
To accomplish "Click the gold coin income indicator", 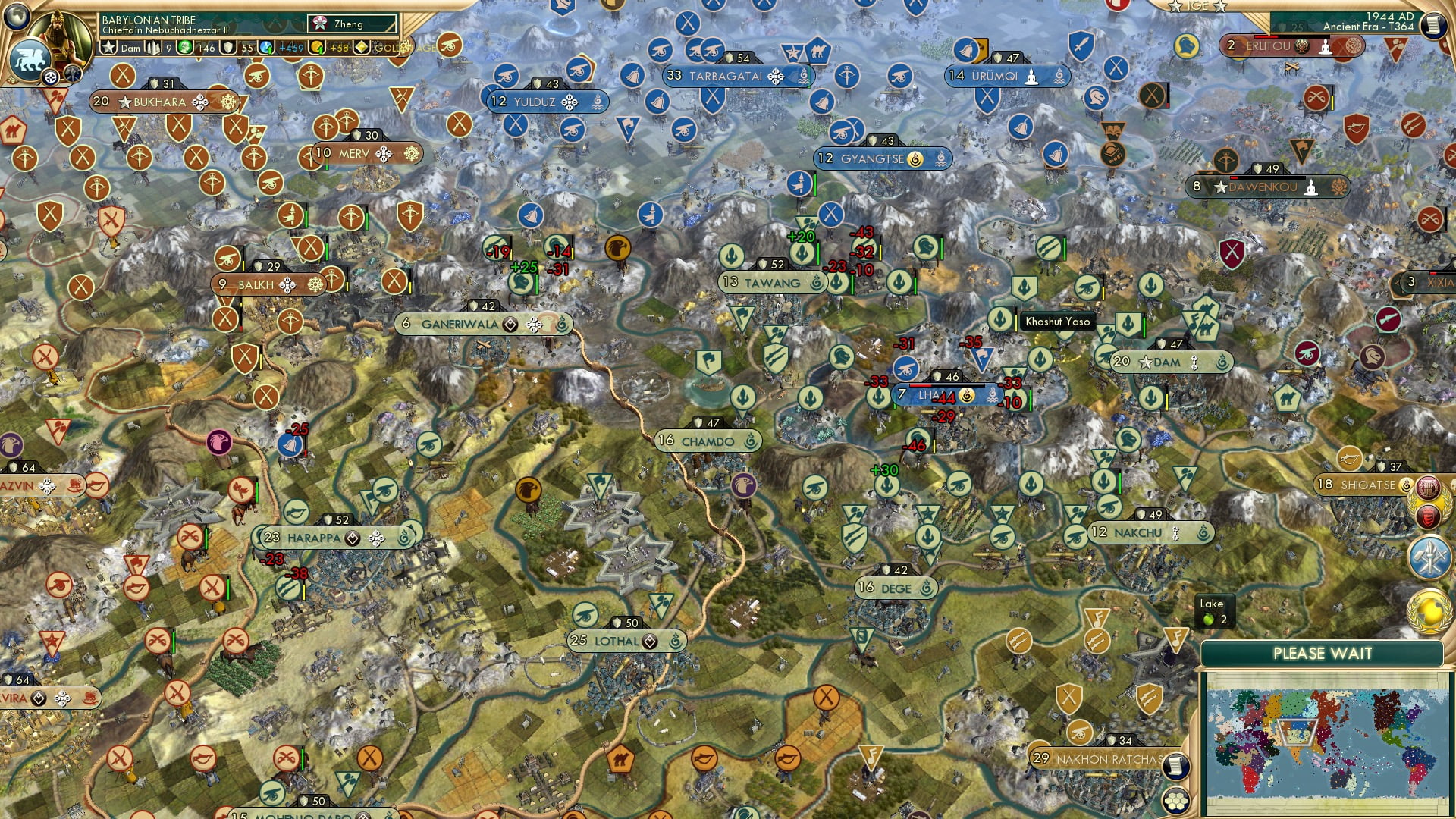I will click(x=316, y=47).
